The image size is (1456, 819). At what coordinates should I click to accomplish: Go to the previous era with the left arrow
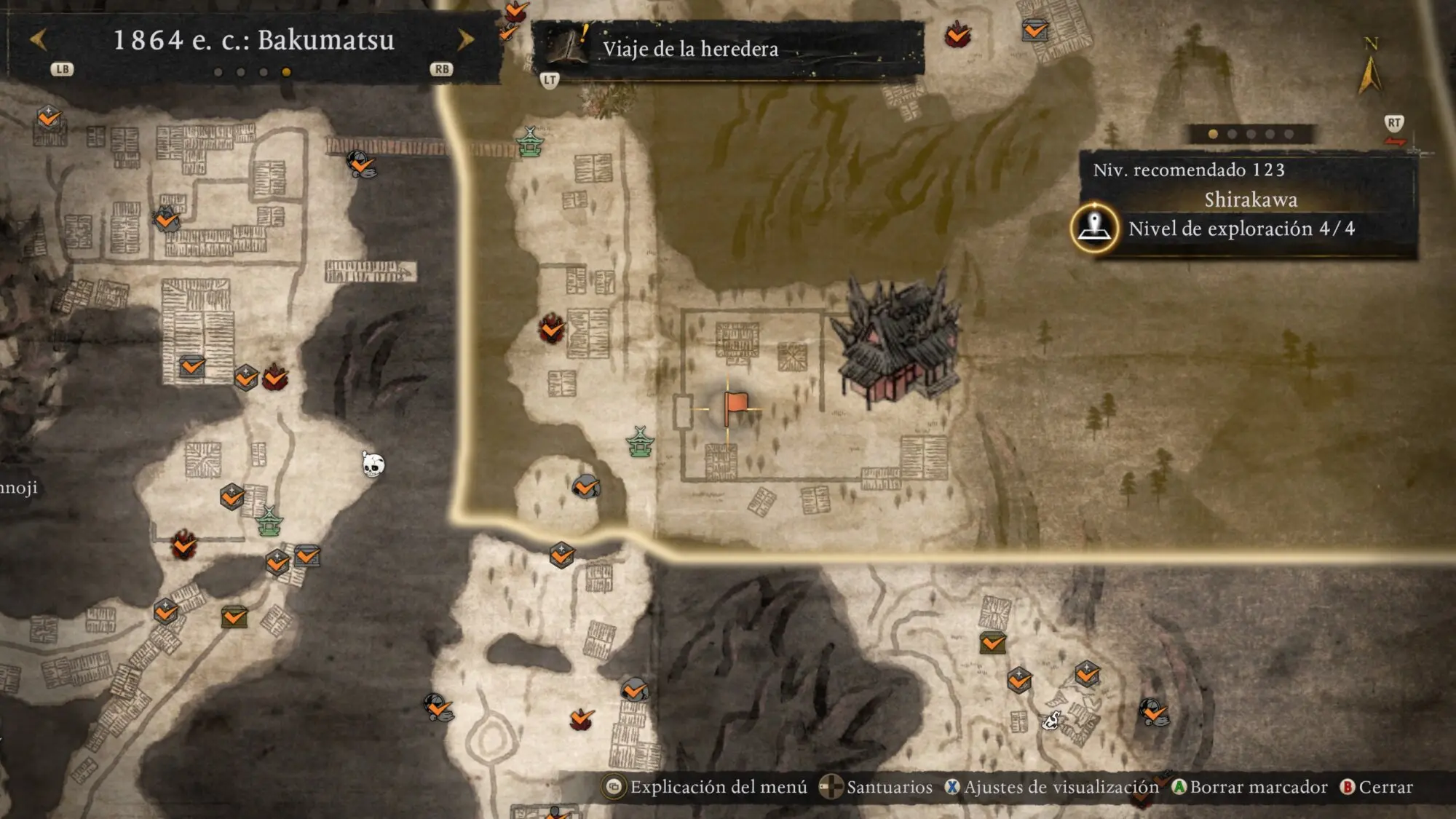(38, 39)
